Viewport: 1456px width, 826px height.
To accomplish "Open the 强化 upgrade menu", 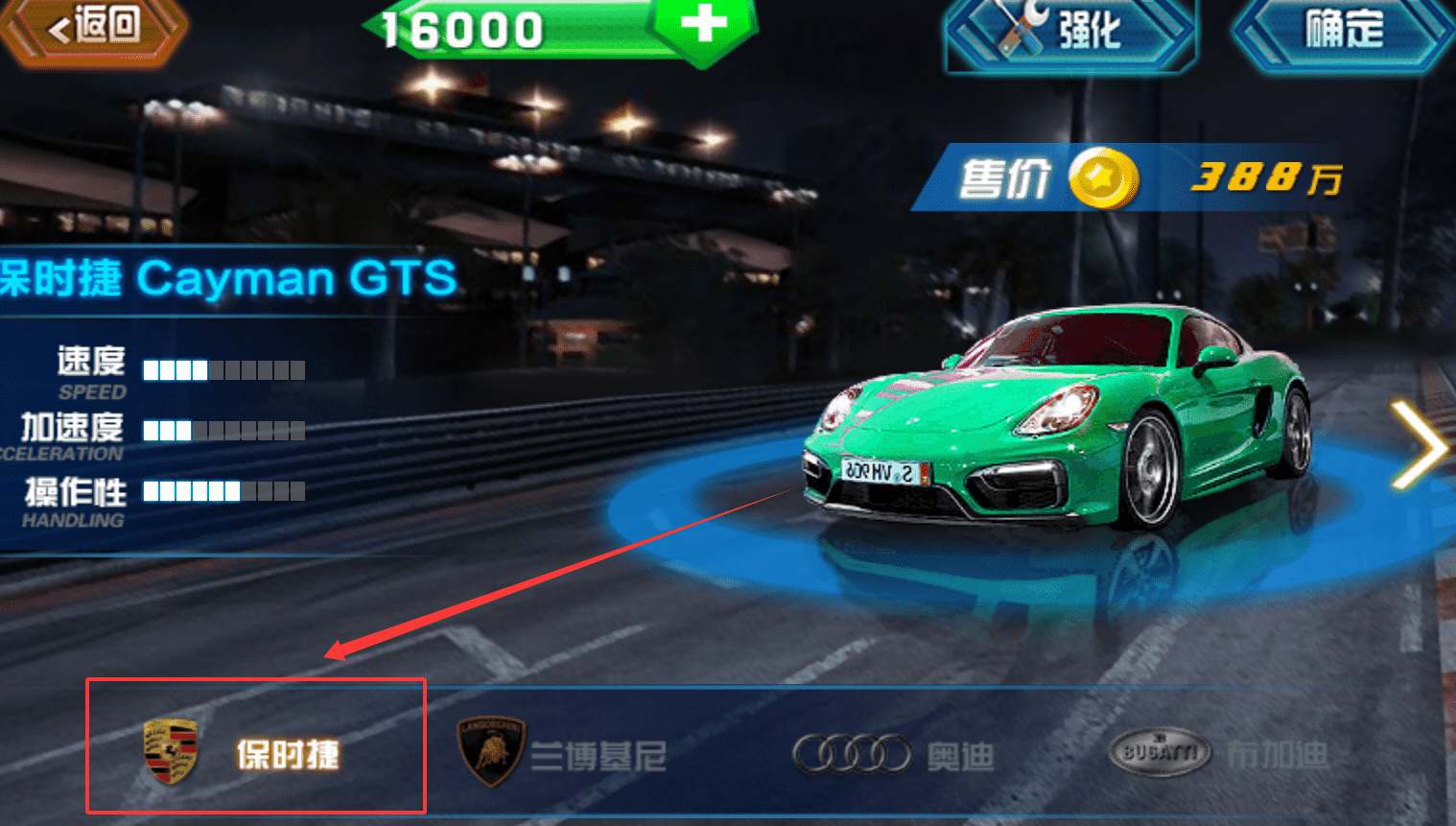I will pyautogui.click(x=1069, y=31).
